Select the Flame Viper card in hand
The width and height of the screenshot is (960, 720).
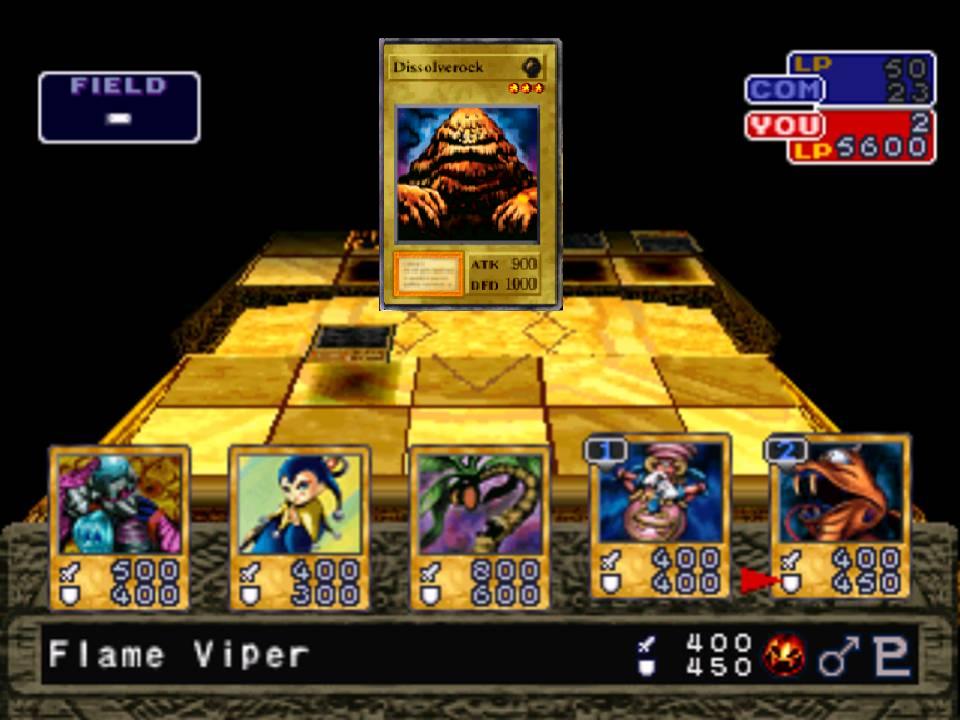(840, 515)
